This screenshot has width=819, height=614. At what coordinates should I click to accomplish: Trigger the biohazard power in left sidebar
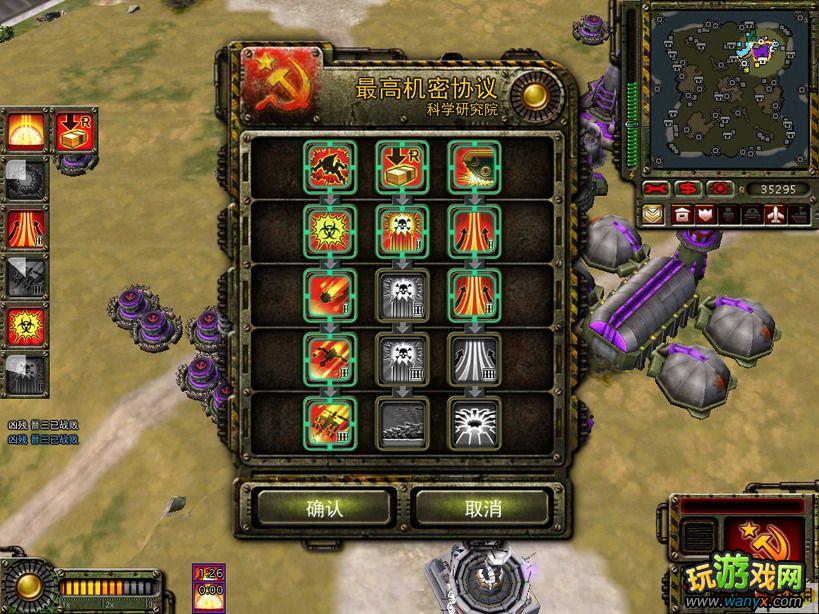pos(24,326)
